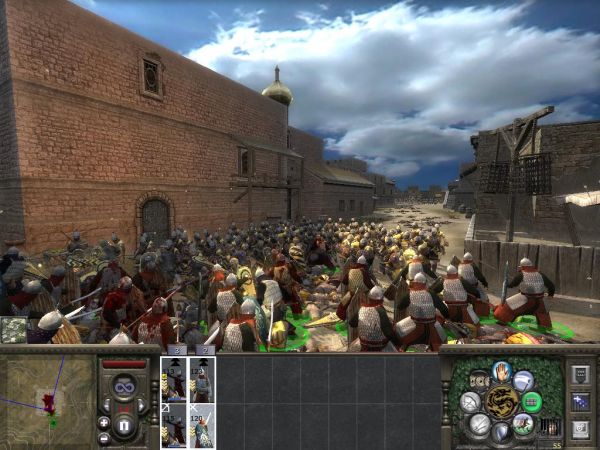Viewport: 600px width, 450px height.
Task: Click the golden dragon faction emblem
Action: tap(500, 402)
